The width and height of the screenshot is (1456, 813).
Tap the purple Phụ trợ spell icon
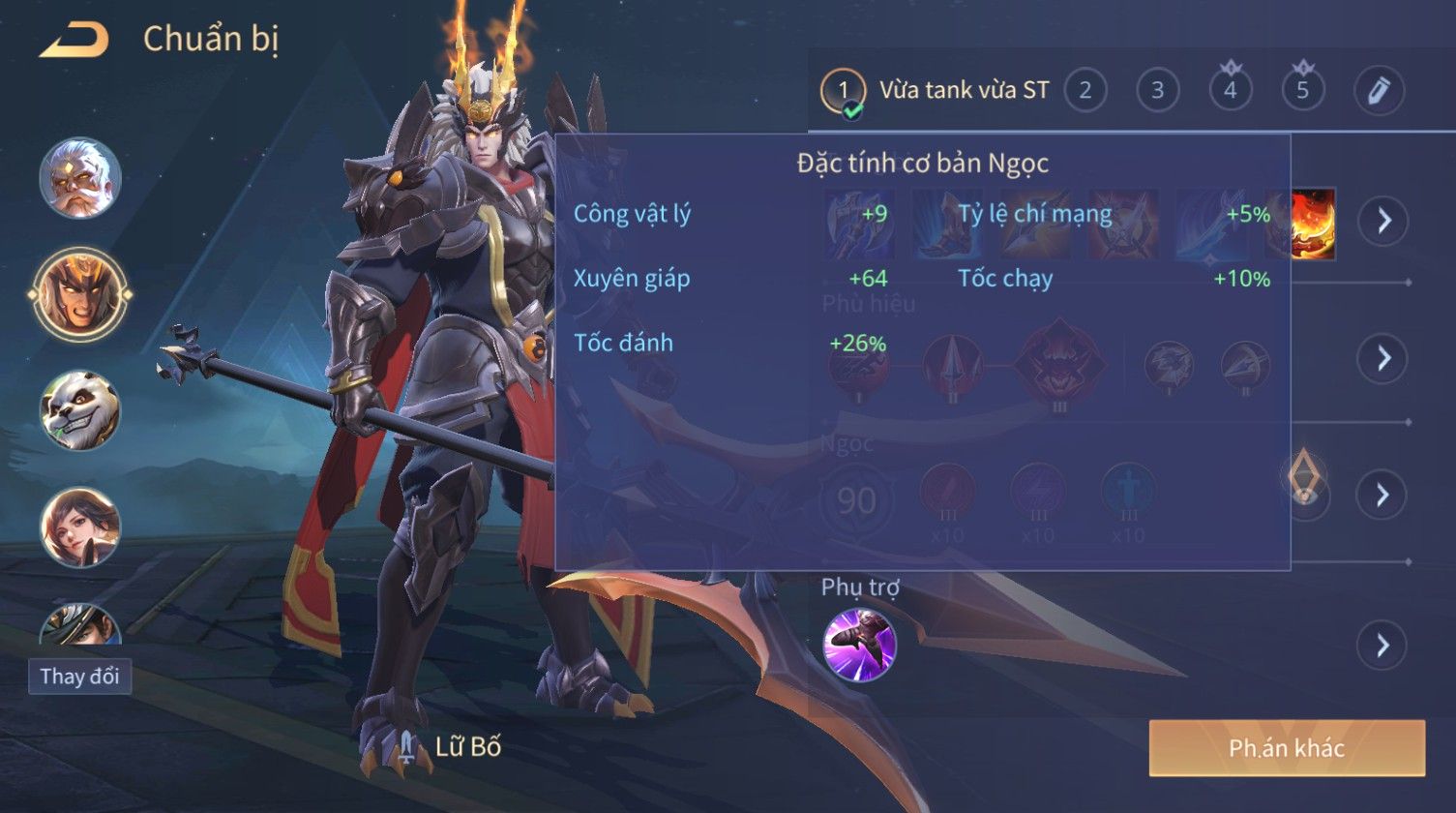tap(859, 645)
